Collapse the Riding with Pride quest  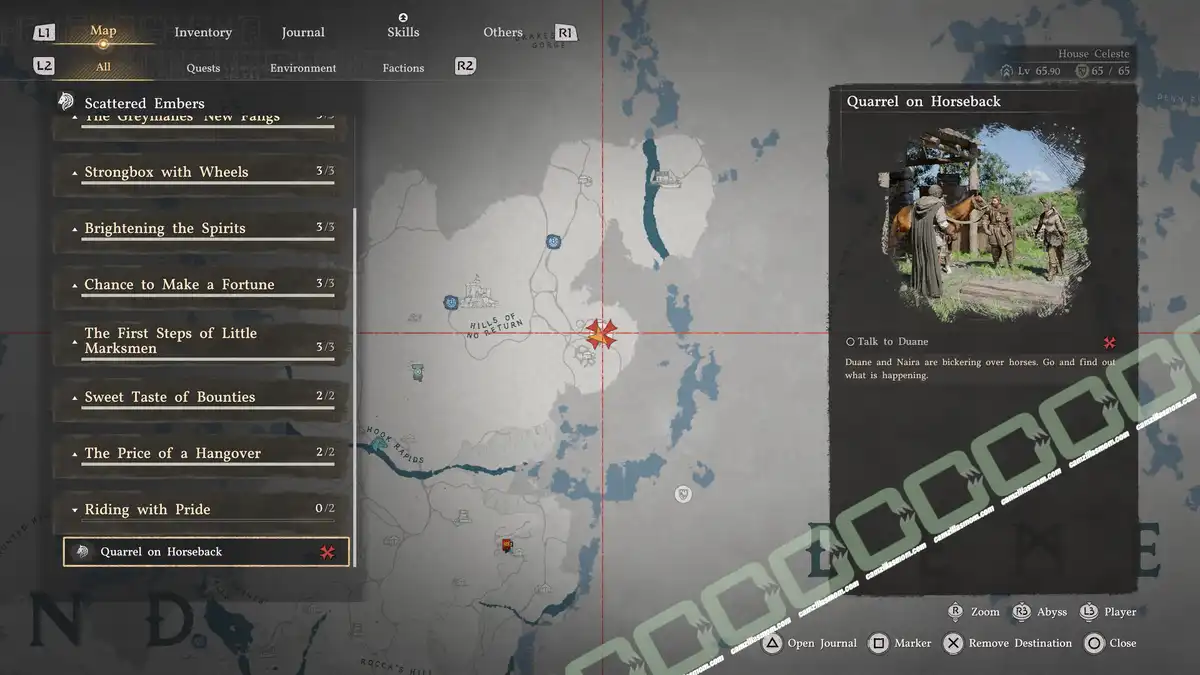[x=200, y=509]
